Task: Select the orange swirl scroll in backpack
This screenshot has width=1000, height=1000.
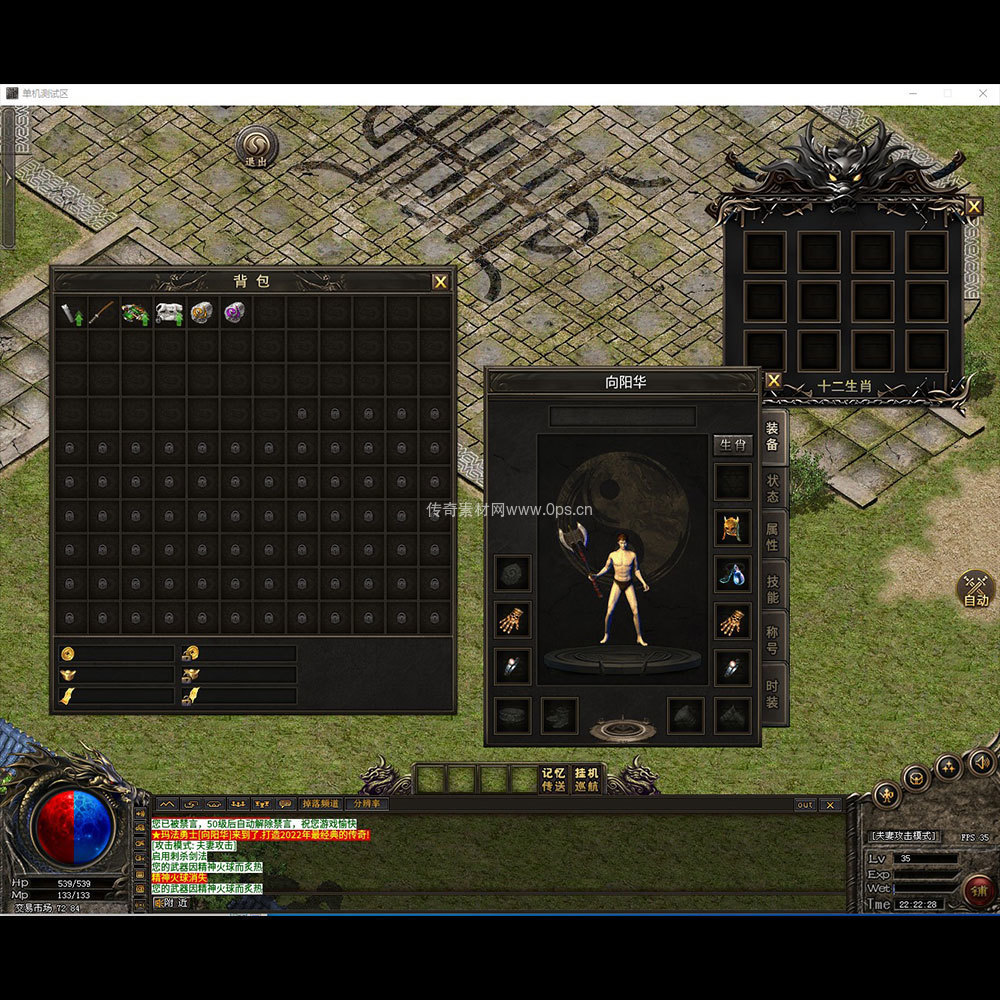Action: [x=203, y=313]
